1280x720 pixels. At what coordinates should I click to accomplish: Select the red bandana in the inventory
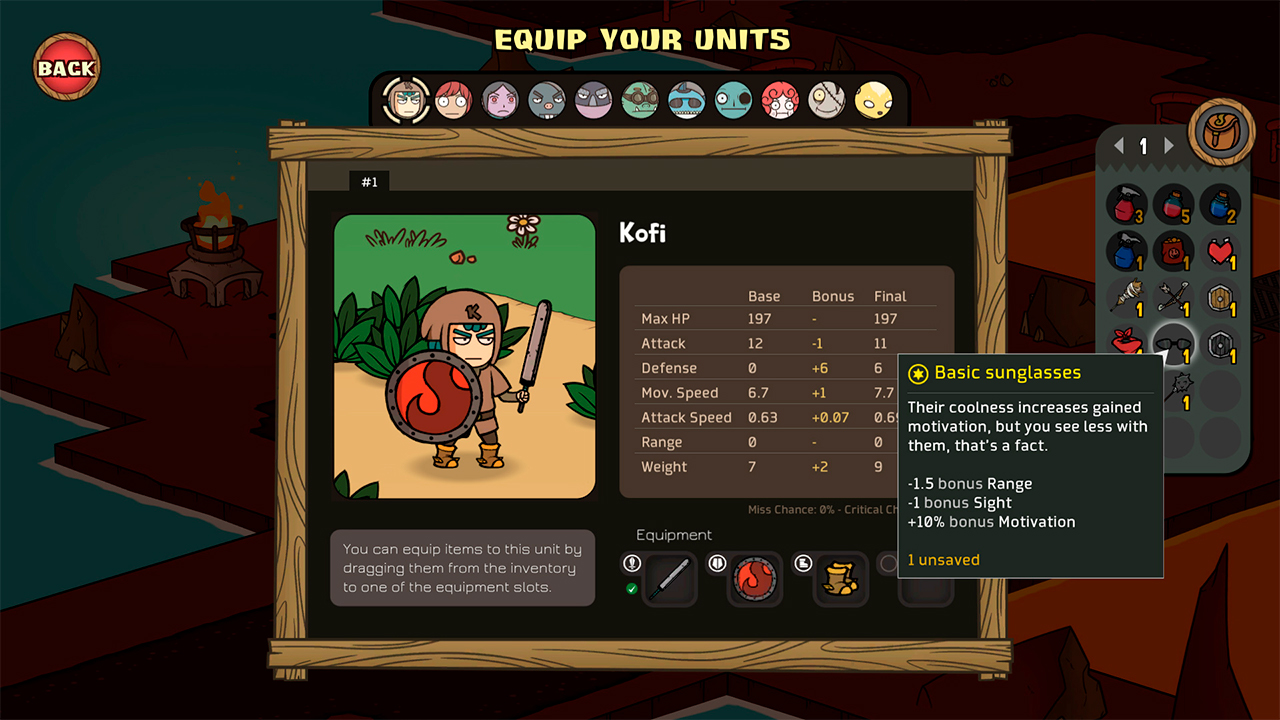1124,343
